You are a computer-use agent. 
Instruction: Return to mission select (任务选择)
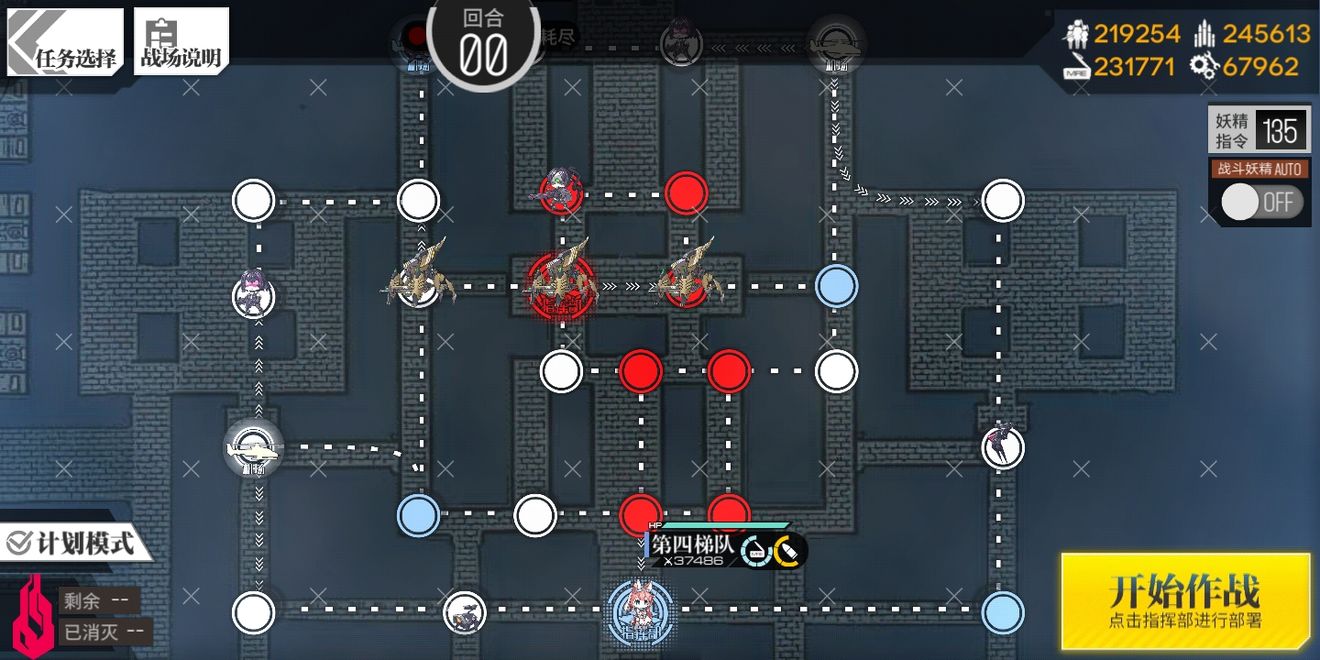point(64,42)
